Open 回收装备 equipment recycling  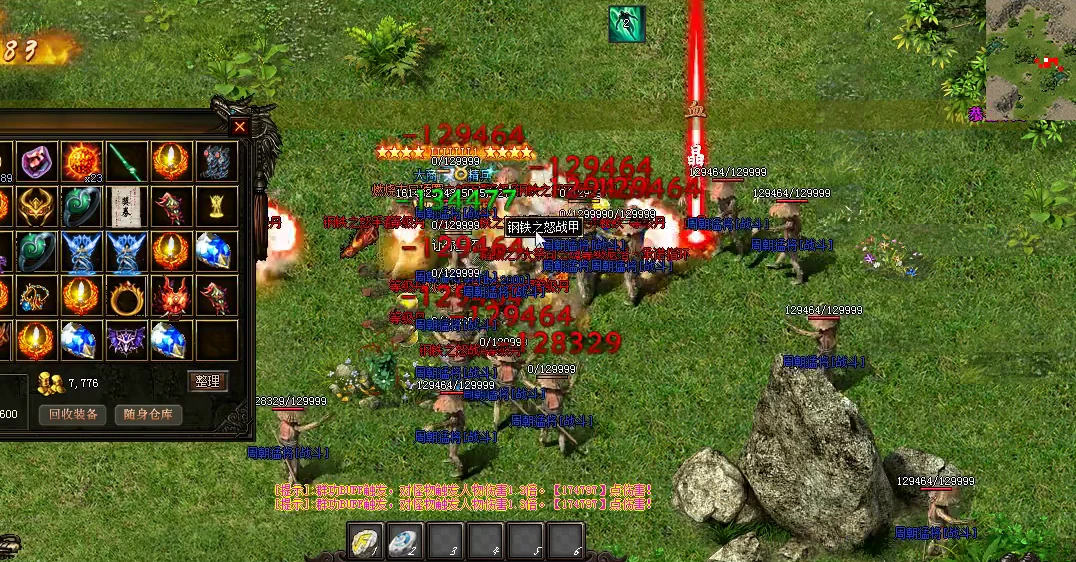coord(73,414)
